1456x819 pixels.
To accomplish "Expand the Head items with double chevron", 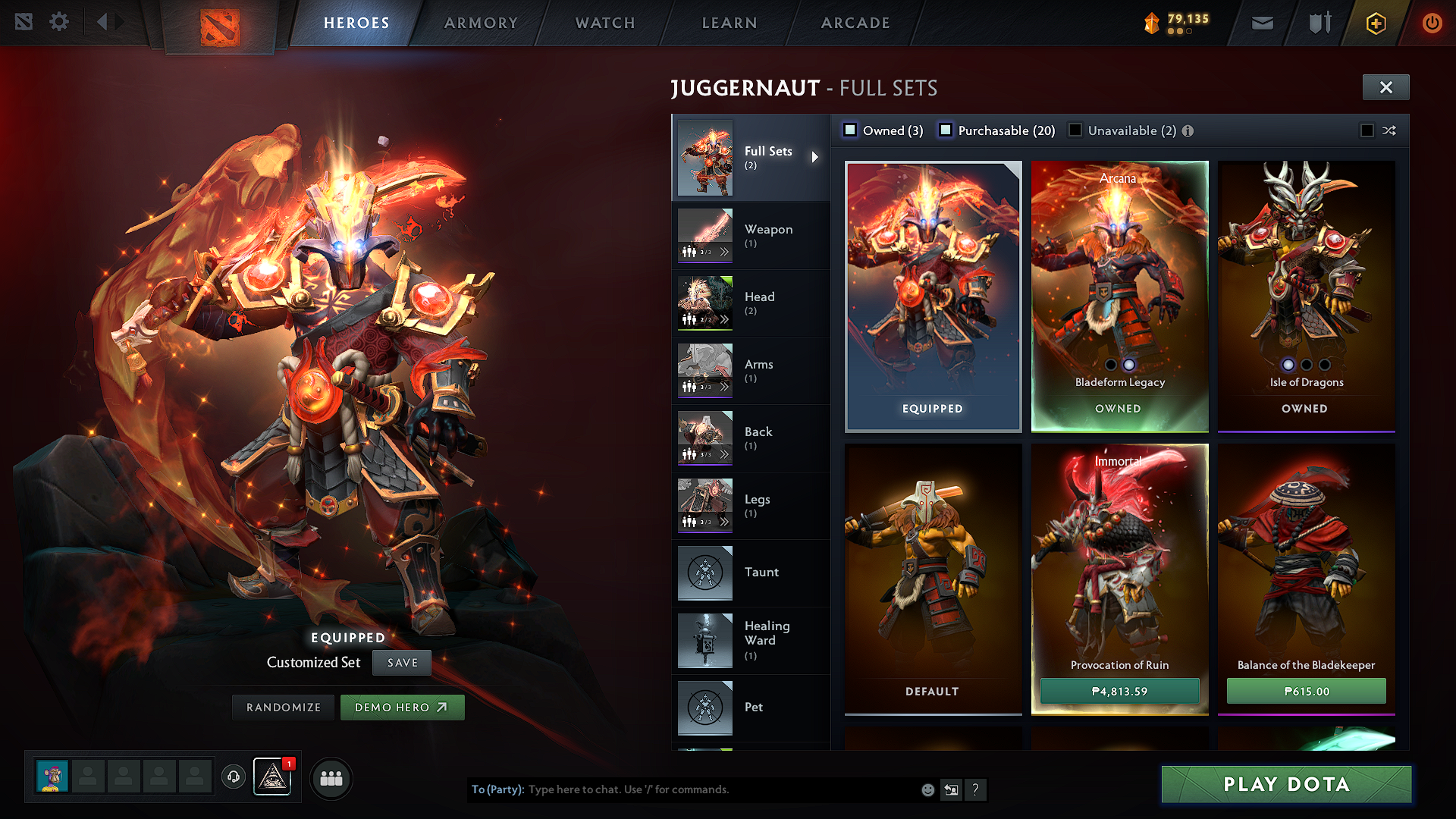I will coord(726,319).
